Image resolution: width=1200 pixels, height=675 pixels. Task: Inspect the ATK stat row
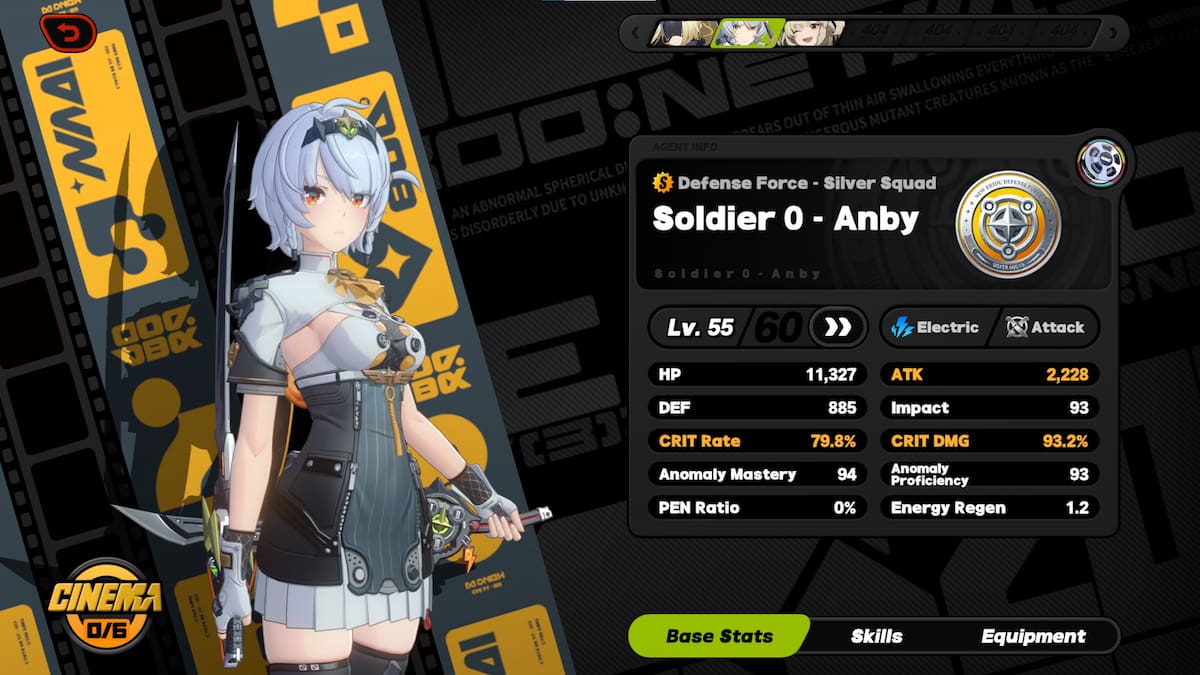pyautogui.click(x=989, y=375)
